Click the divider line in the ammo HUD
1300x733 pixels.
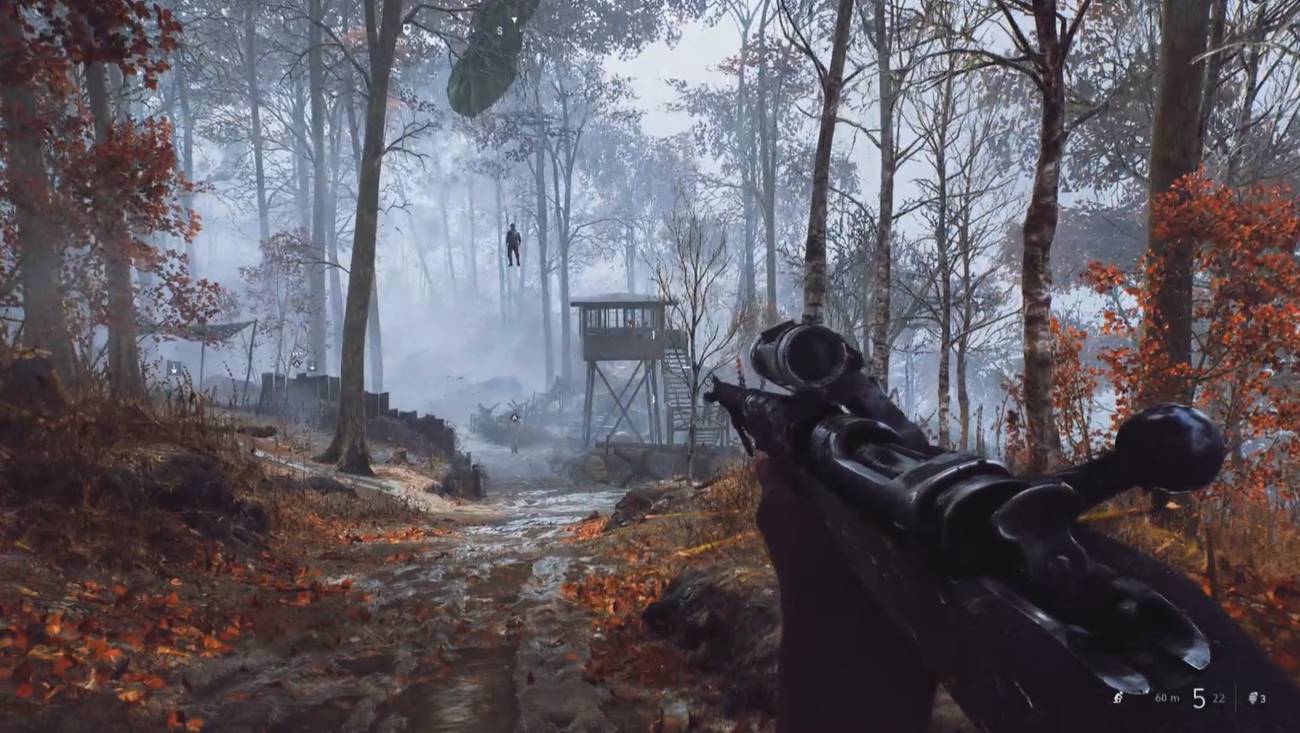tap(1237, 700)
